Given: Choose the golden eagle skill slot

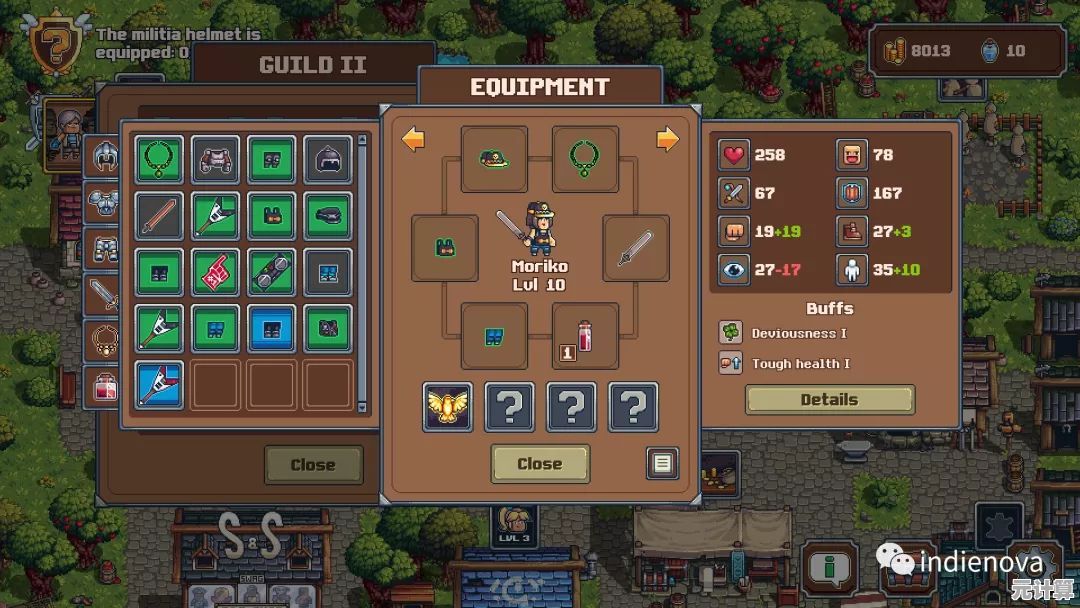Looking at the screenshot, I should 447,407.
